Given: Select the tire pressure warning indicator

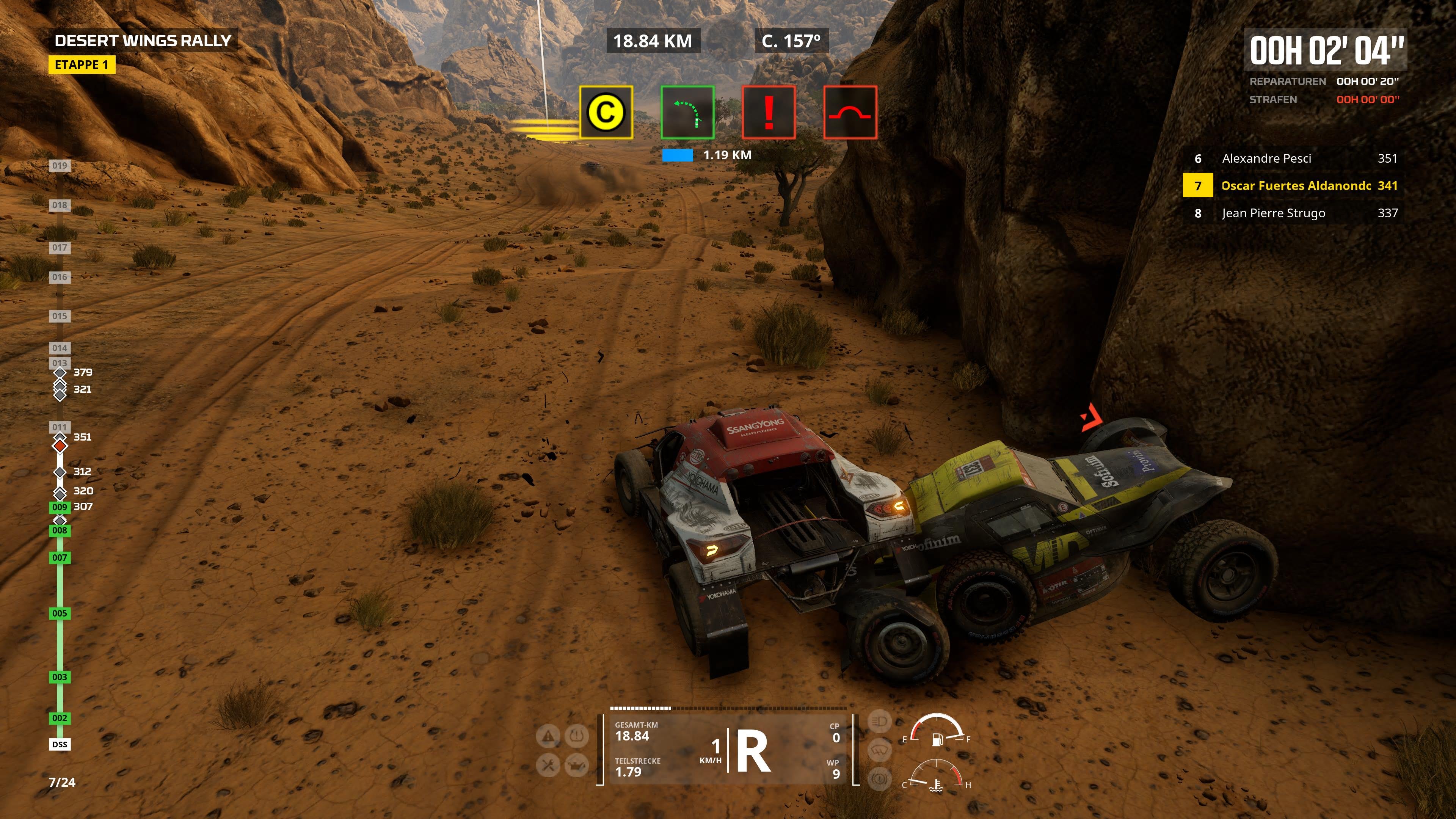Looking at the screenshot, I should [x=576, y=736].
